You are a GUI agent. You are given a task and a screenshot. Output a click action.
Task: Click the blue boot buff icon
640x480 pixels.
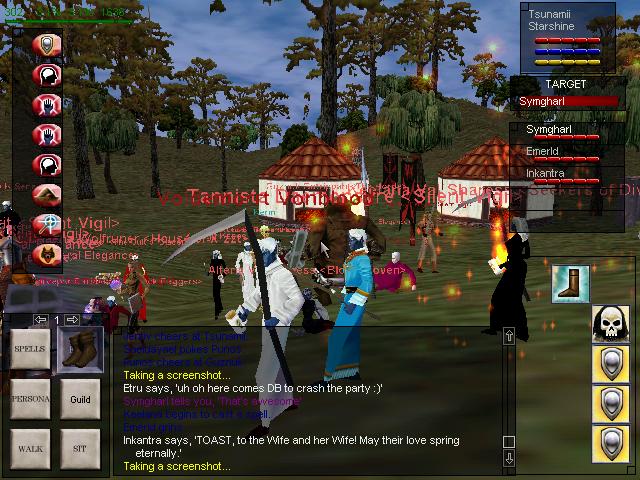tap(570, 283)
